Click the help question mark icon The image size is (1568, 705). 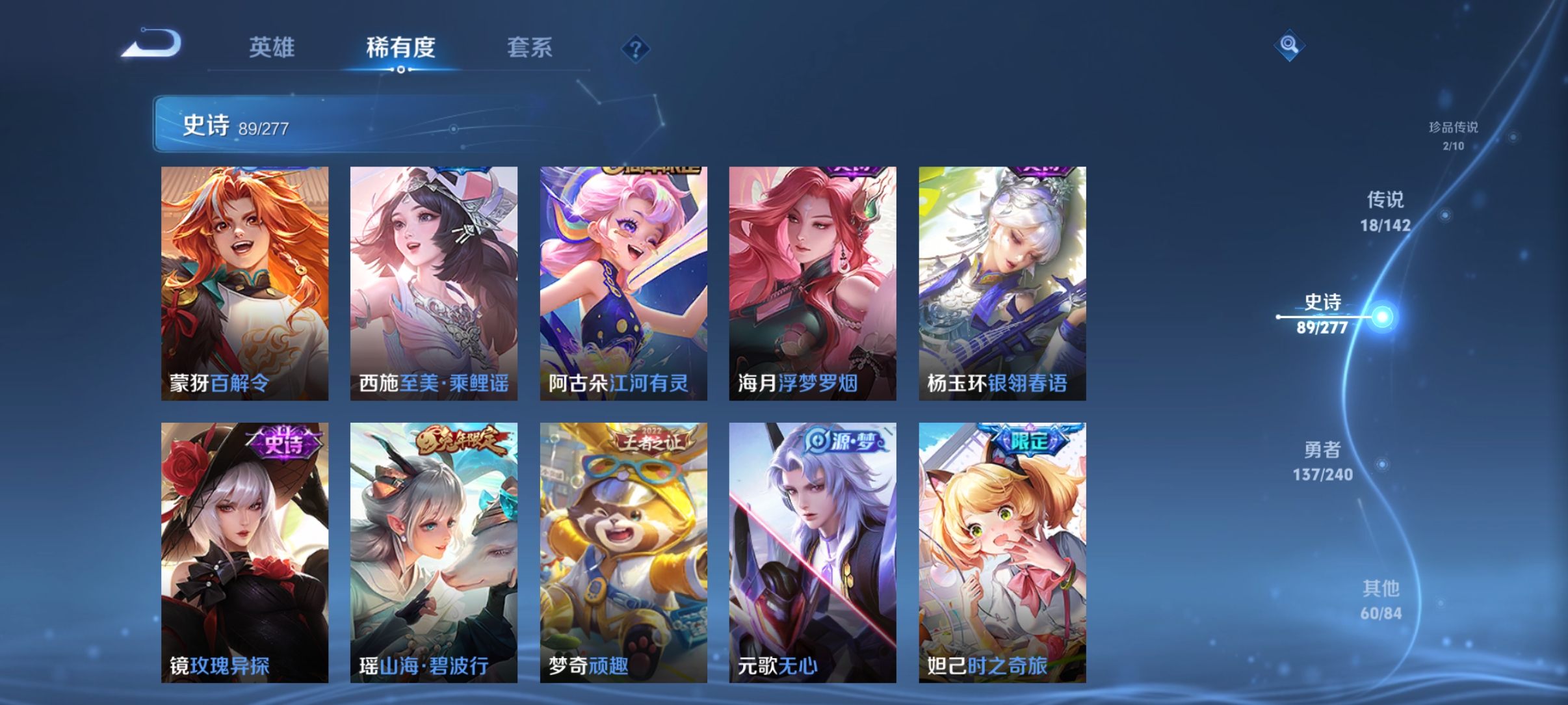636,49
